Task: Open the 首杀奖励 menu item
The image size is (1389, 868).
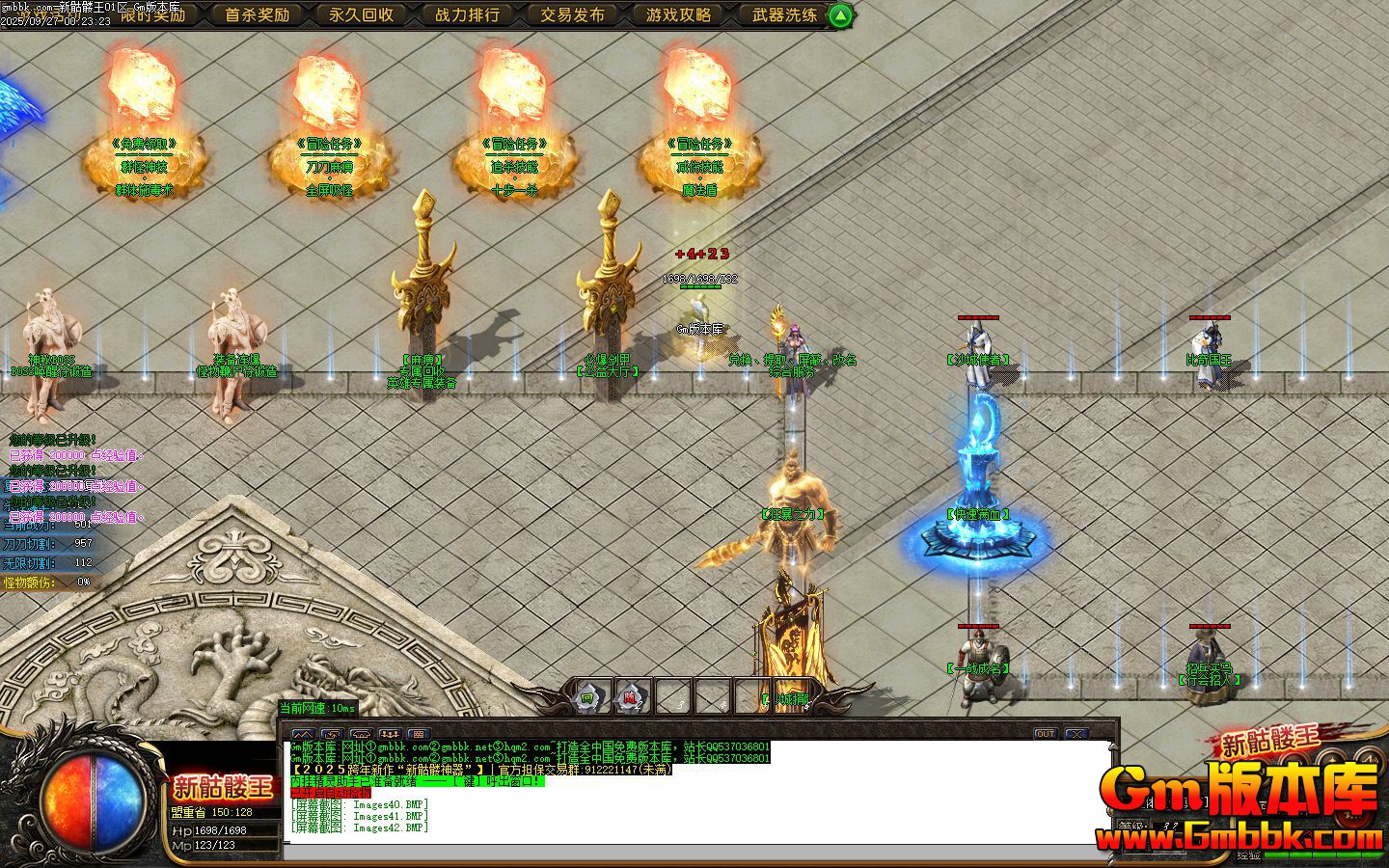Action: pos(257,15)
